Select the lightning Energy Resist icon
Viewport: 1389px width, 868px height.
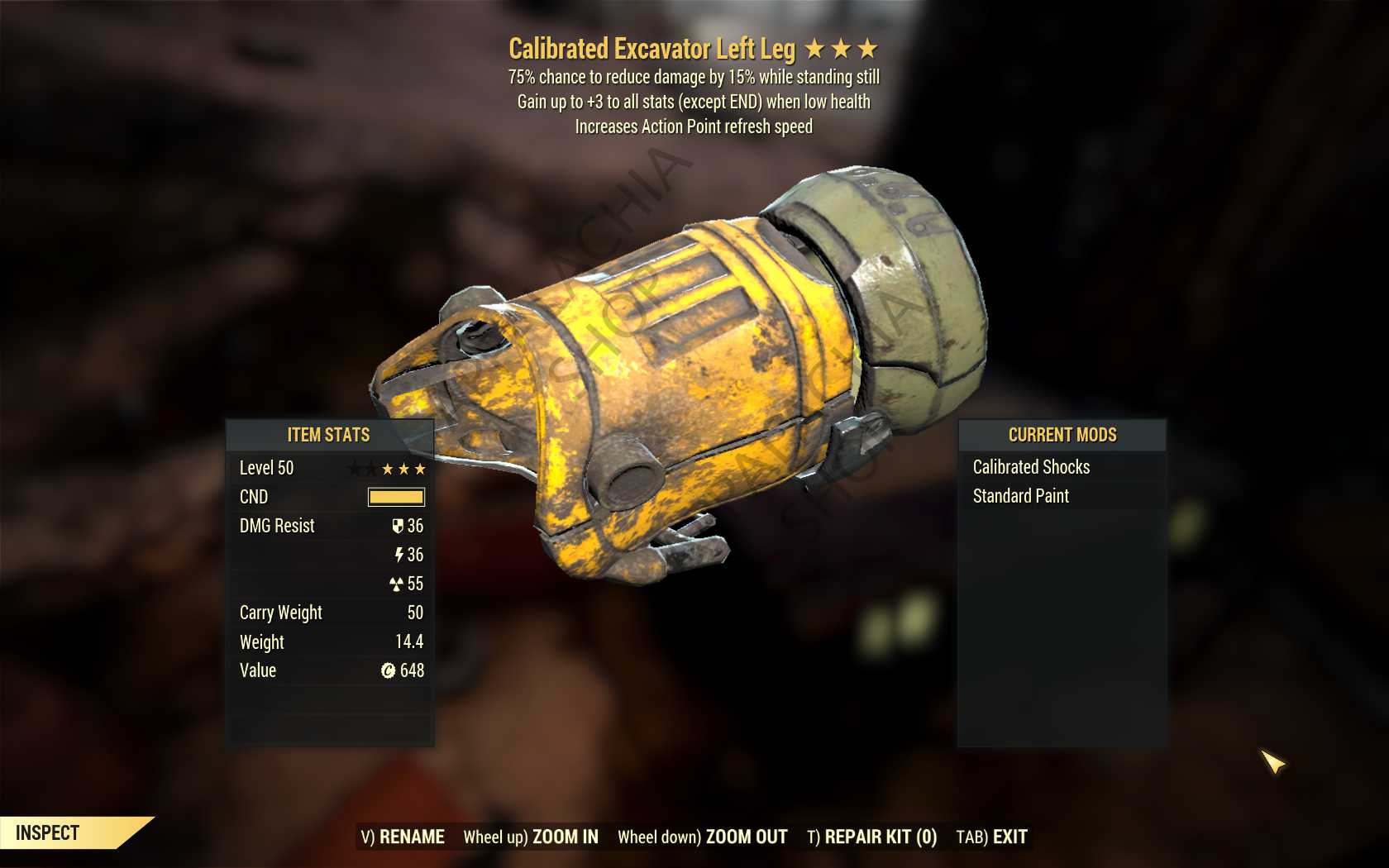pyautogui.click(x=400, y=555)
